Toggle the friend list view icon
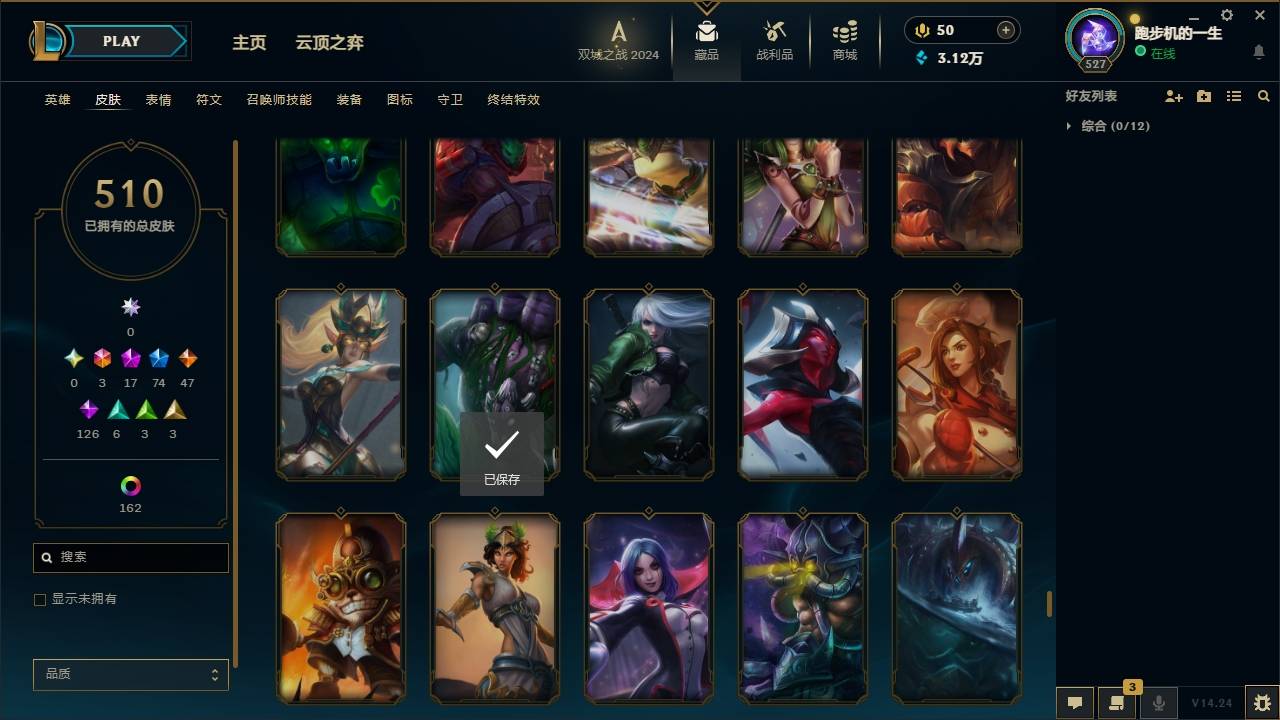This screenshot has width=1280, height=720. pyautogui.click(x=1234, y=96)
